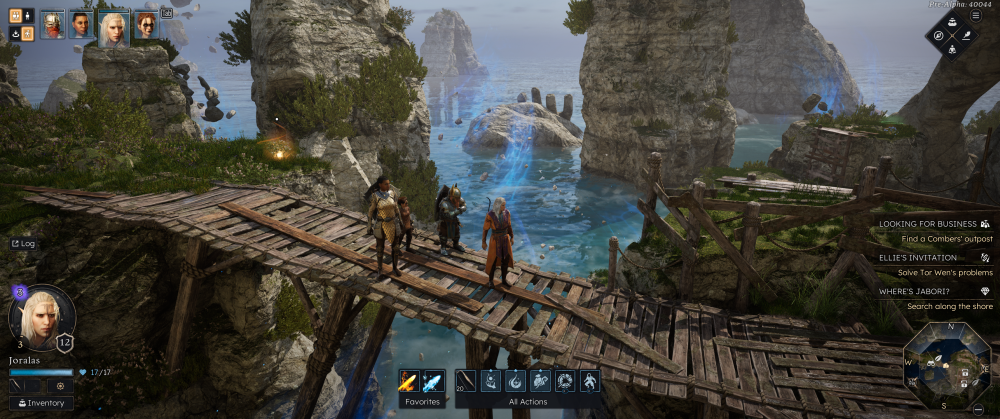Select the bow weapon action slot
Image resolution: width=1000 pixels, height=419 pixels.
tap(467, 381)
